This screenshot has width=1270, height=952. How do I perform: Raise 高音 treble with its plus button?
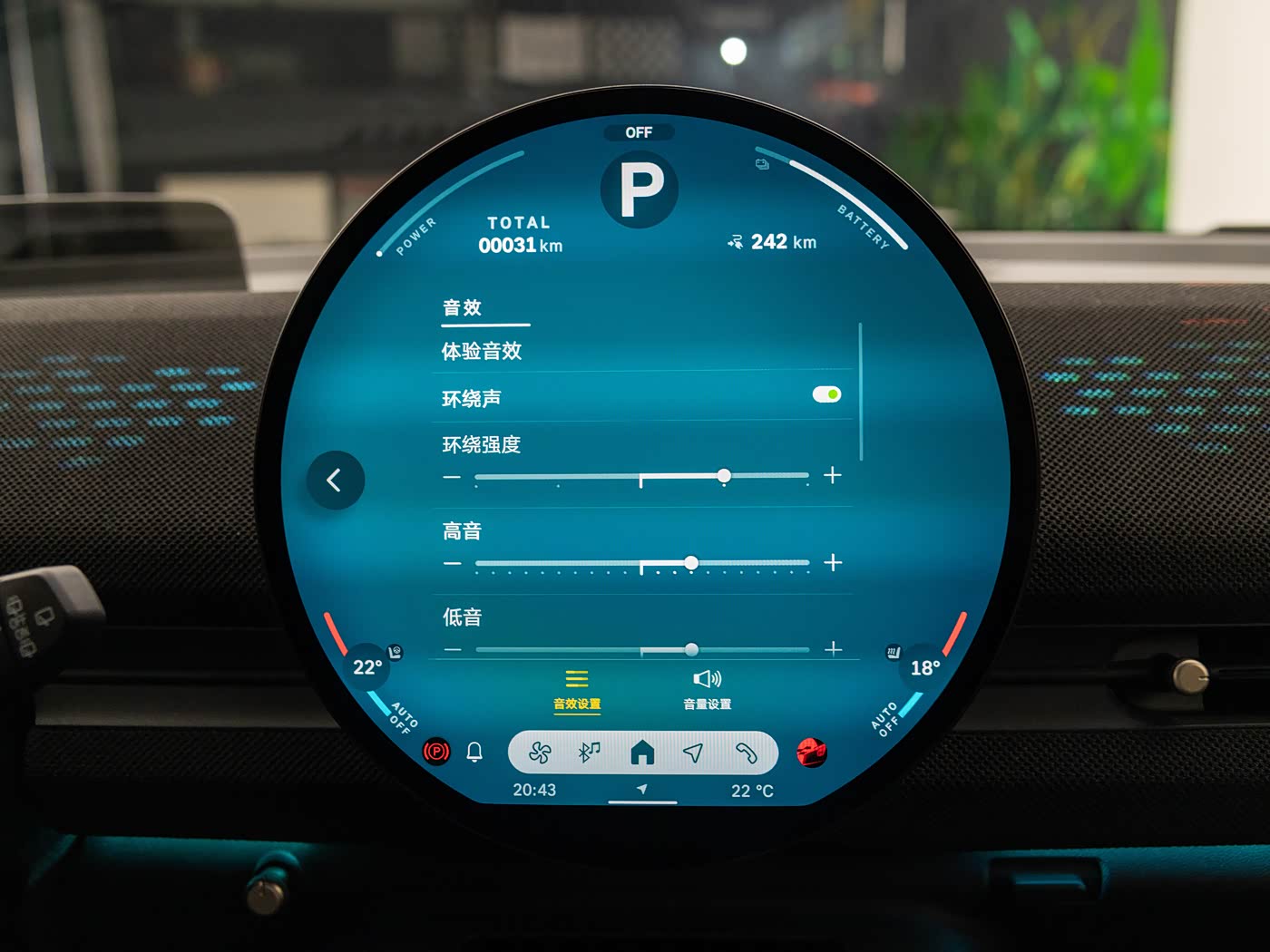833,563
